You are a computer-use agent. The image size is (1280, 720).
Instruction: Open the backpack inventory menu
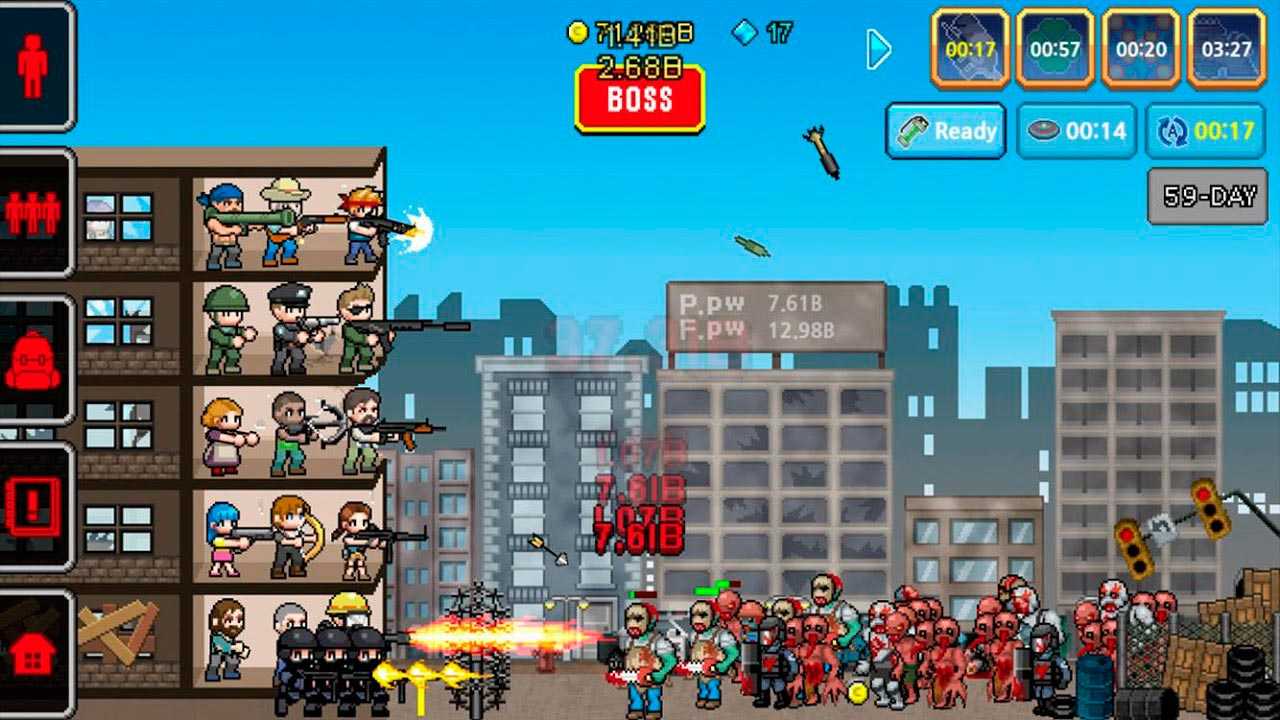34,360
